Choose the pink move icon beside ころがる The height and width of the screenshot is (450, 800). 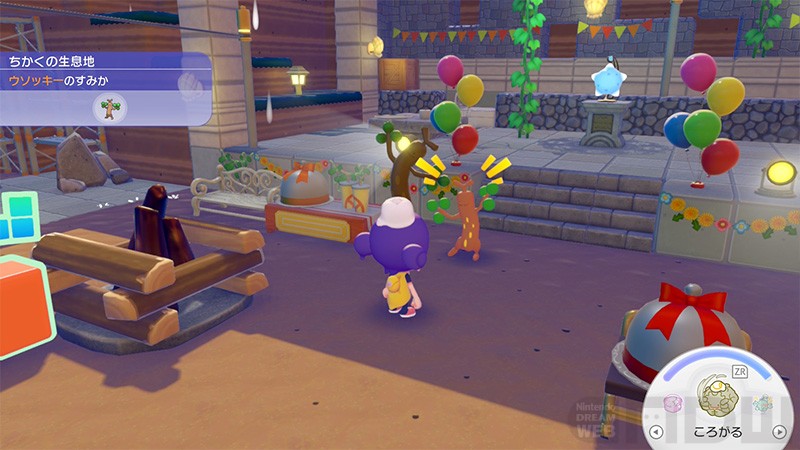pos(674,404)
